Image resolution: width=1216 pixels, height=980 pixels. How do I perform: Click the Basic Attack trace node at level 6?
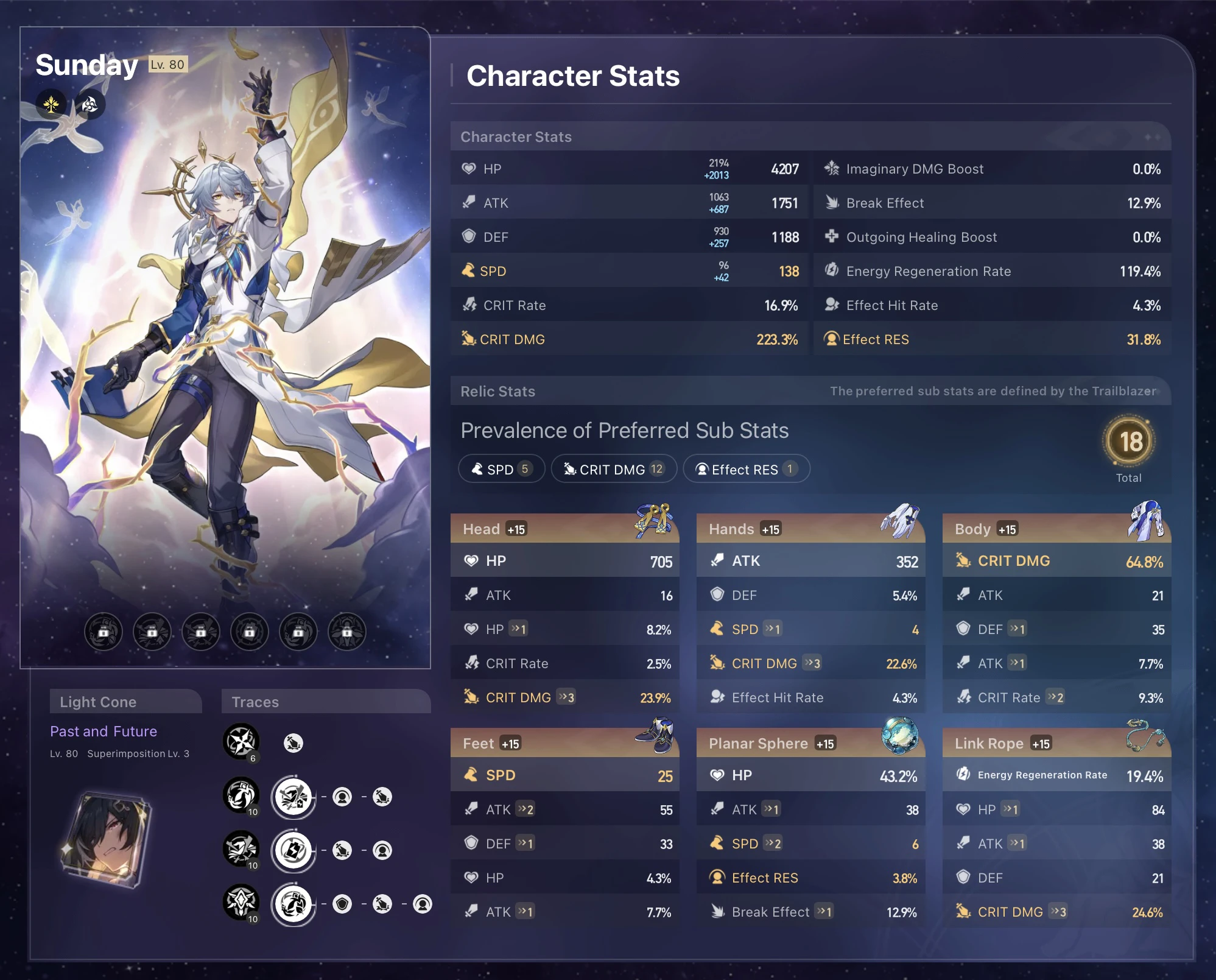(x=241, y=742)
